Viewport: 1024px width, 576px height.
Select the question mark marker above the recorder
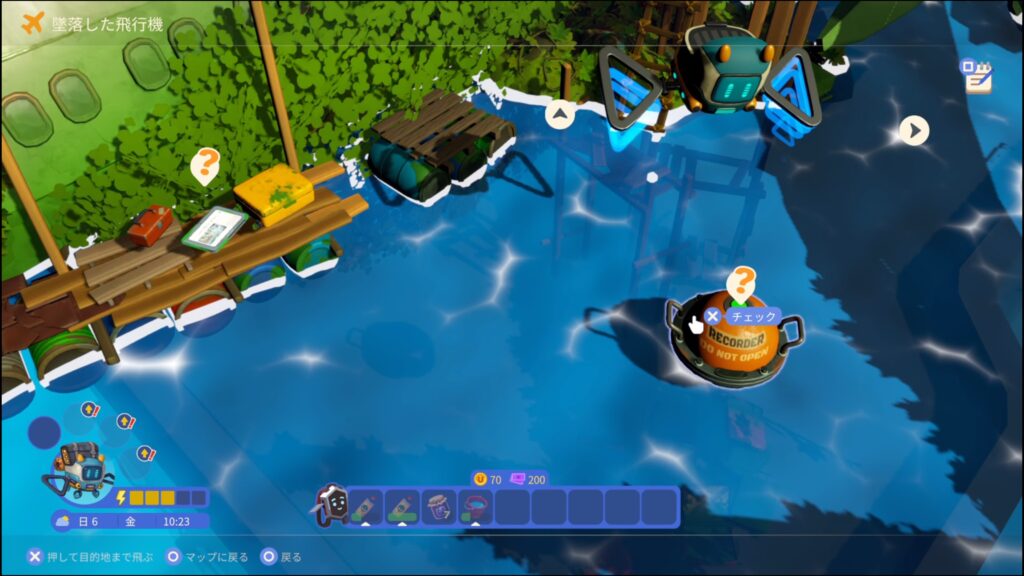[x=741, y=282]
